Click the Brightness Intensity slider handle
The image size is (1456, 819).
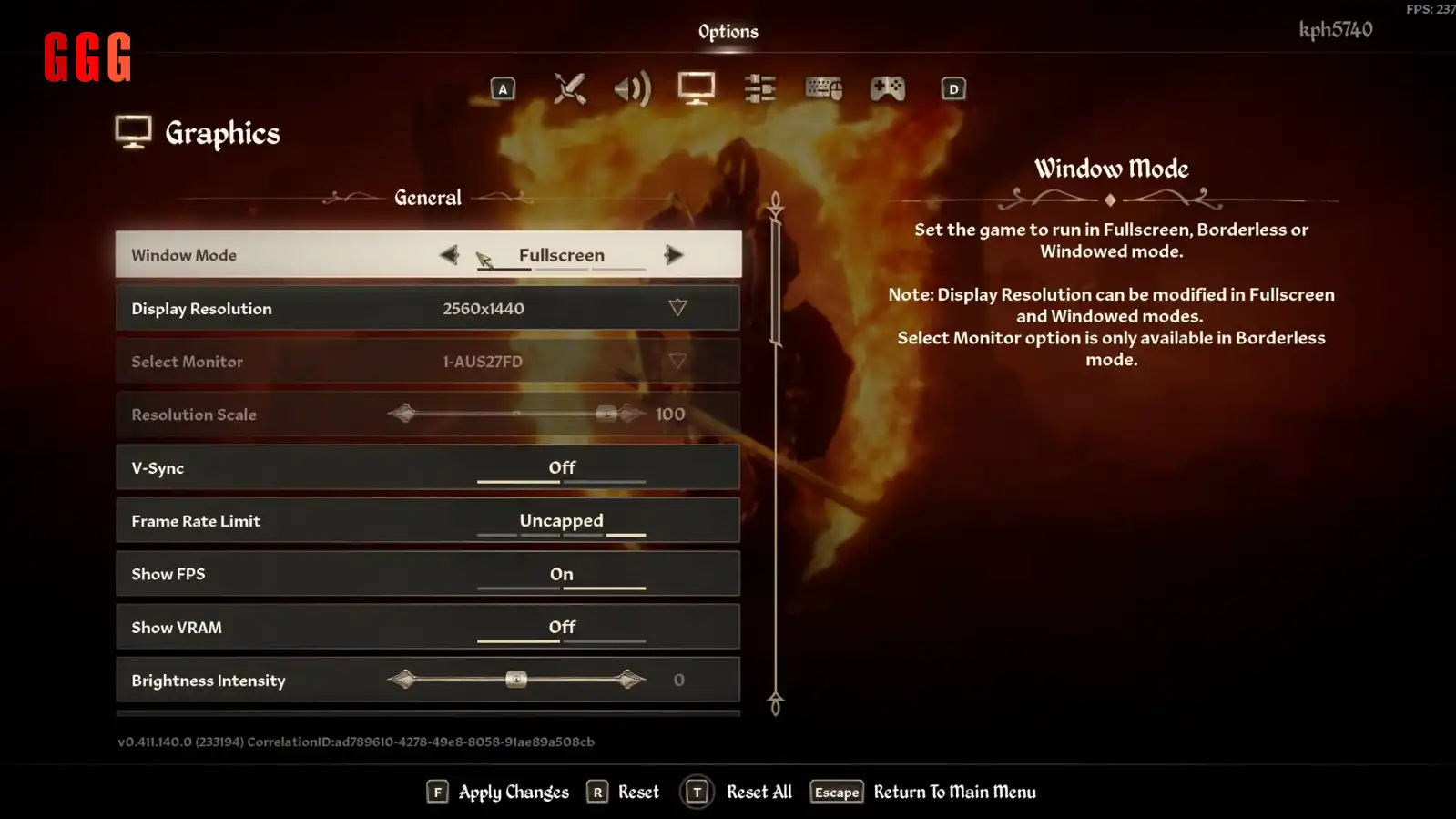[516, 680]
